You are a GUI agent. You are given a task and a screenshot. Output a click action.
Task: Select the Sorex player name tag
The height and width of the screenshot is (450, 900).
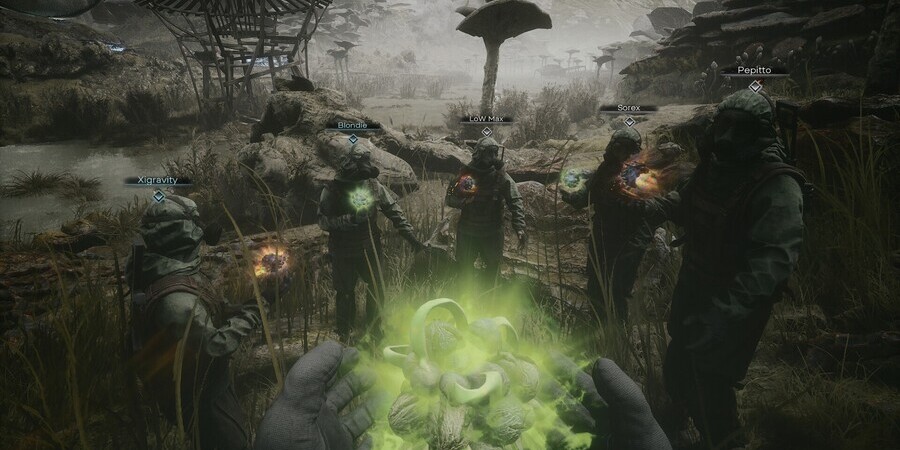tap(628, 107)
